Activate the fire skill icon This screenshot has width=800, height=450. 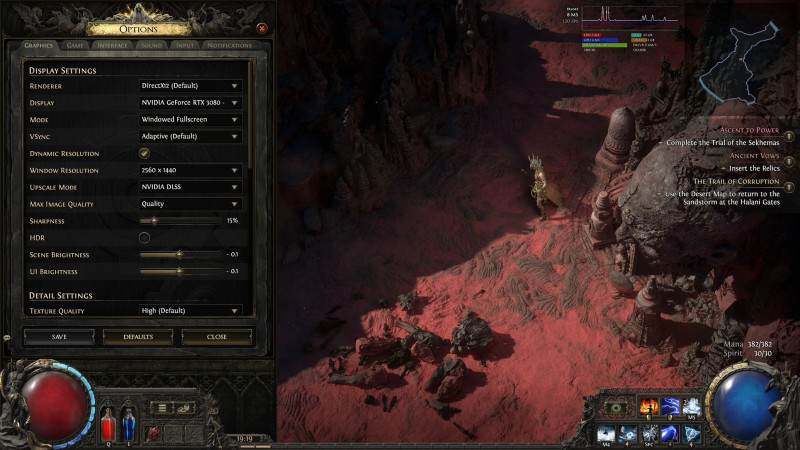[x=648, y=407]
